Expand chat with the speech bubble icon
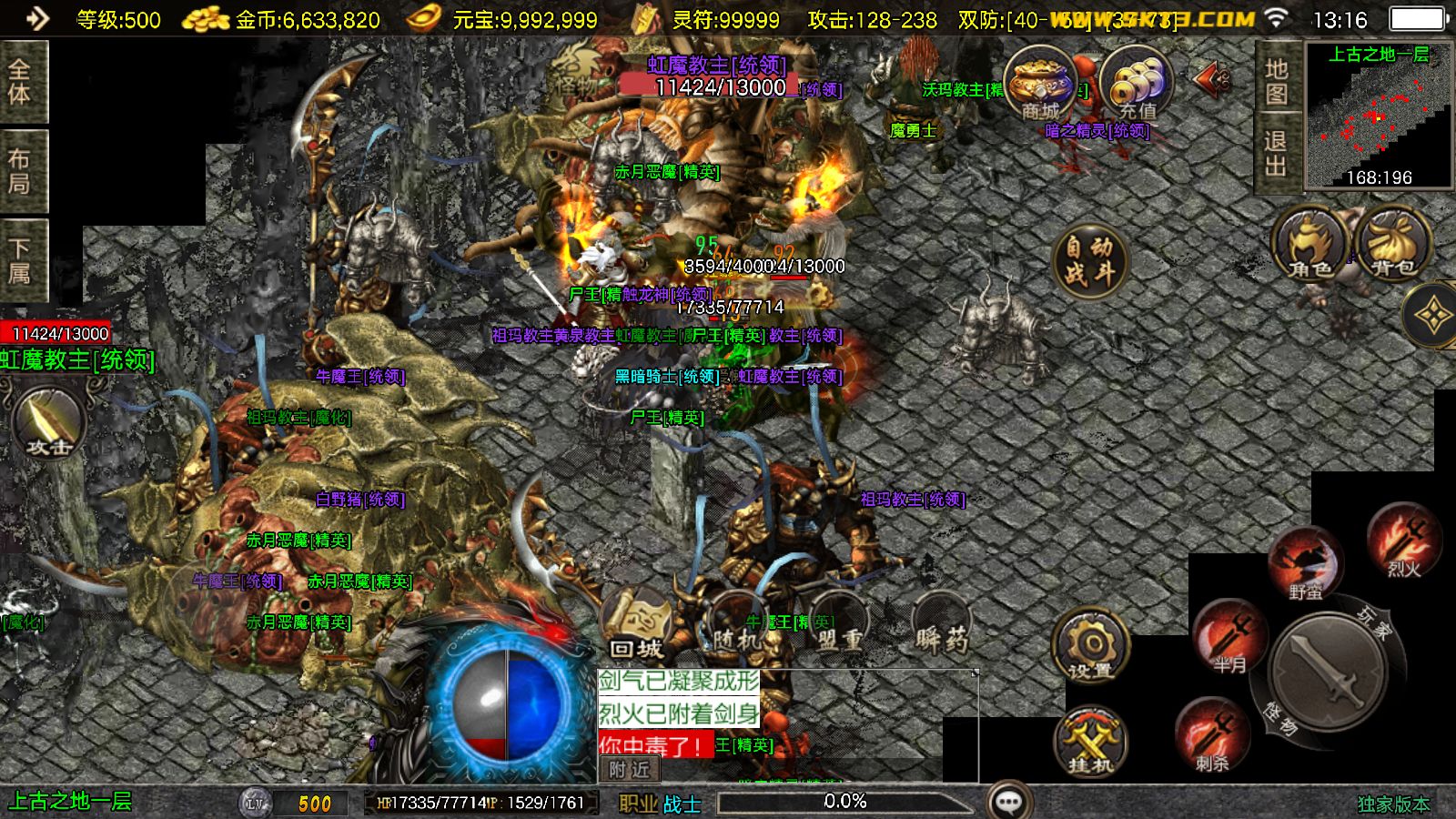Viewport: 1456px width, 819px height. [1007, 801]
